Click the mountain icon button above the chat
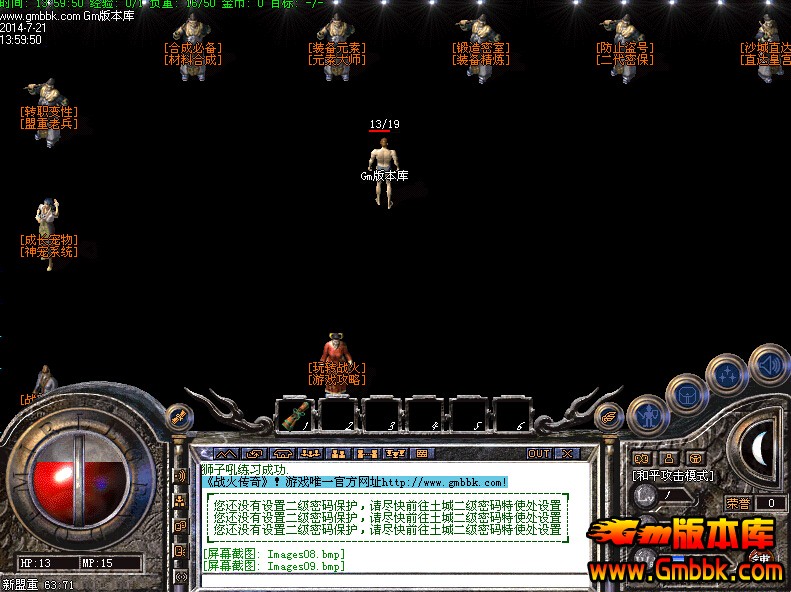Image resolution: width=791 pixels, height=592 pixels. click(x=226, y=453)
